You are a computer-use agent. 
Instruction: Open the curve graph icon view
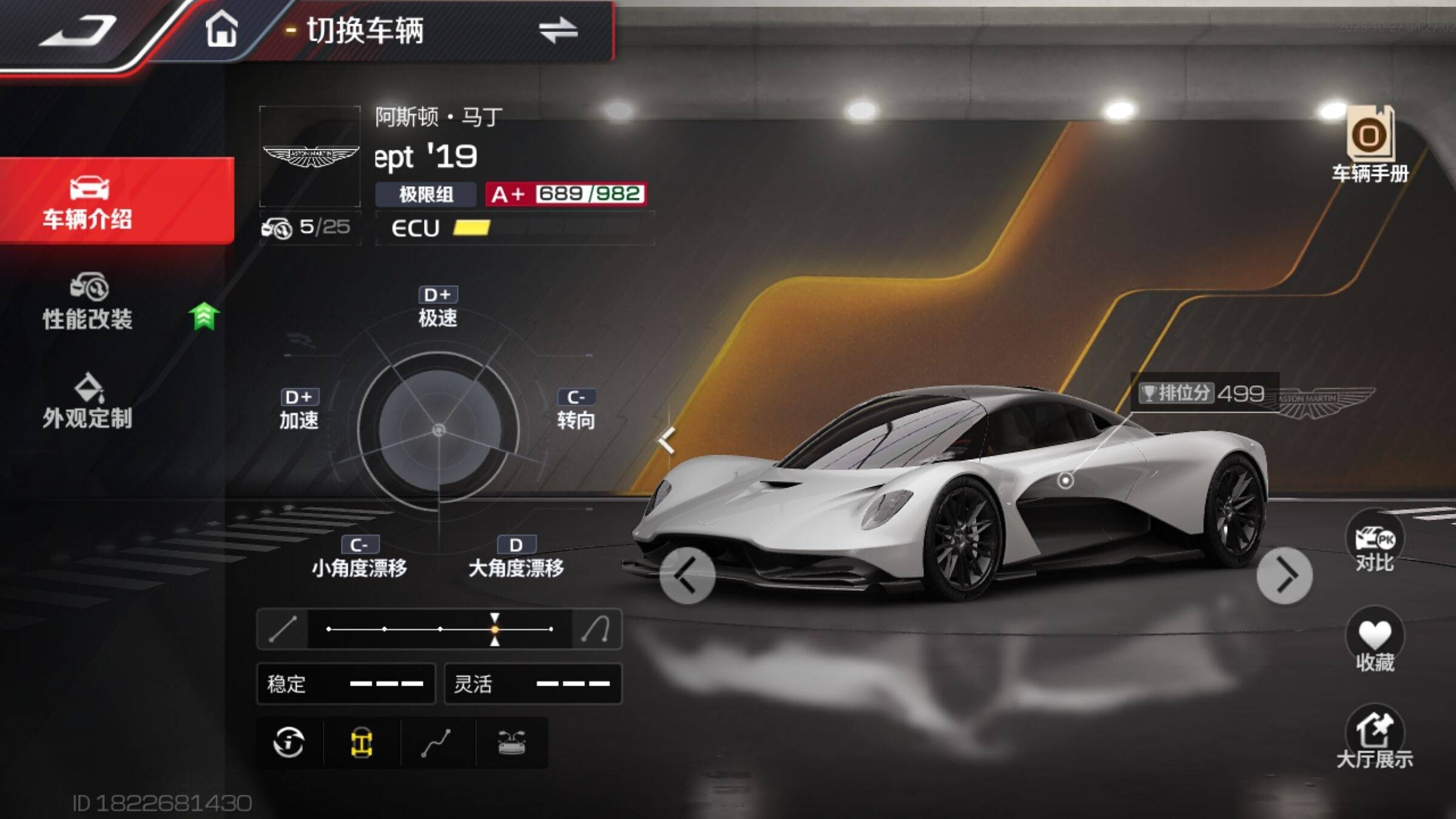pyautogui.click(x=437, y=743)
